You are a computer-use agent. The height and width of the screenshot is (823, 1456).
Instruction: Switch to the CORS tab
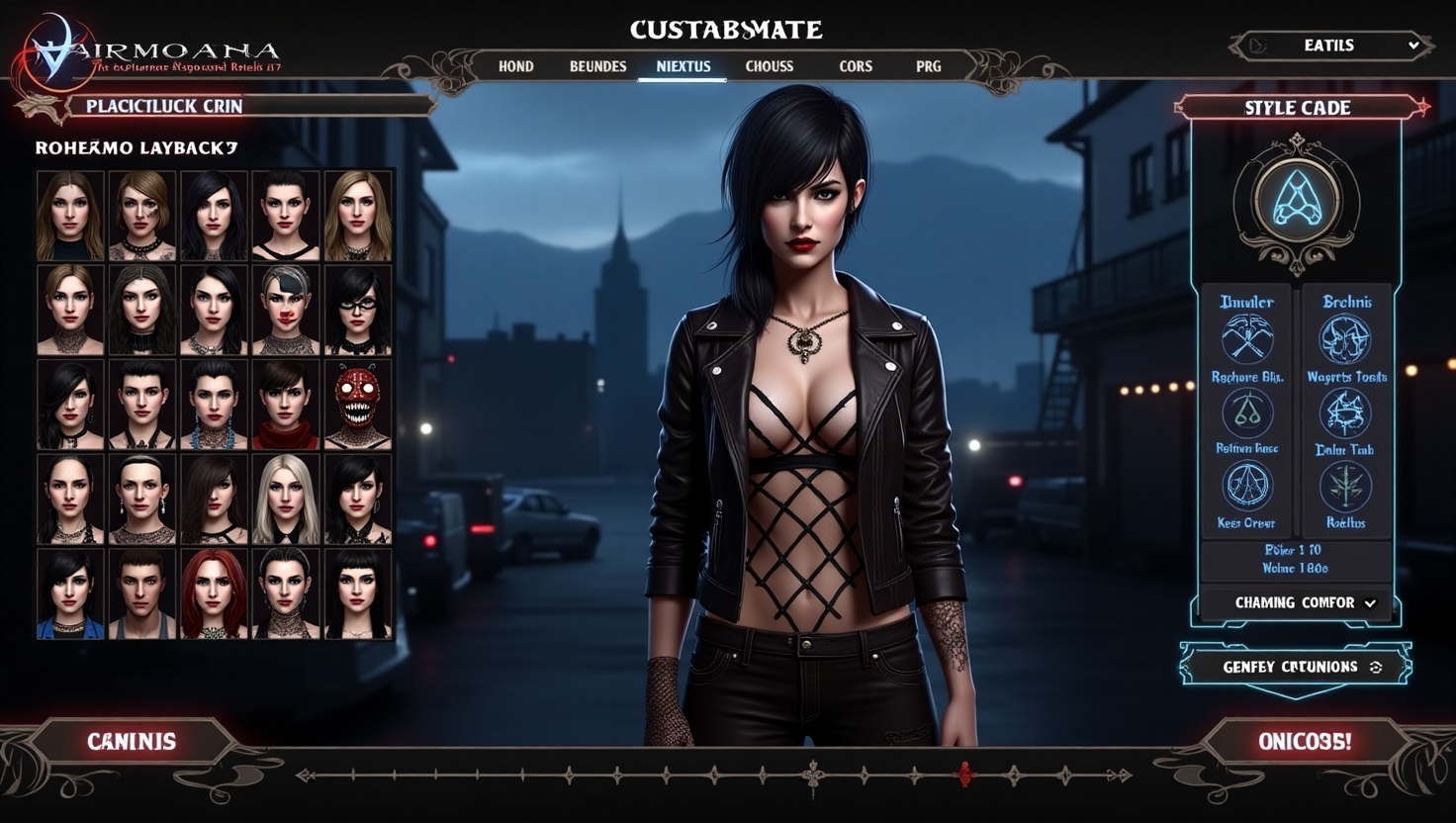856,66
